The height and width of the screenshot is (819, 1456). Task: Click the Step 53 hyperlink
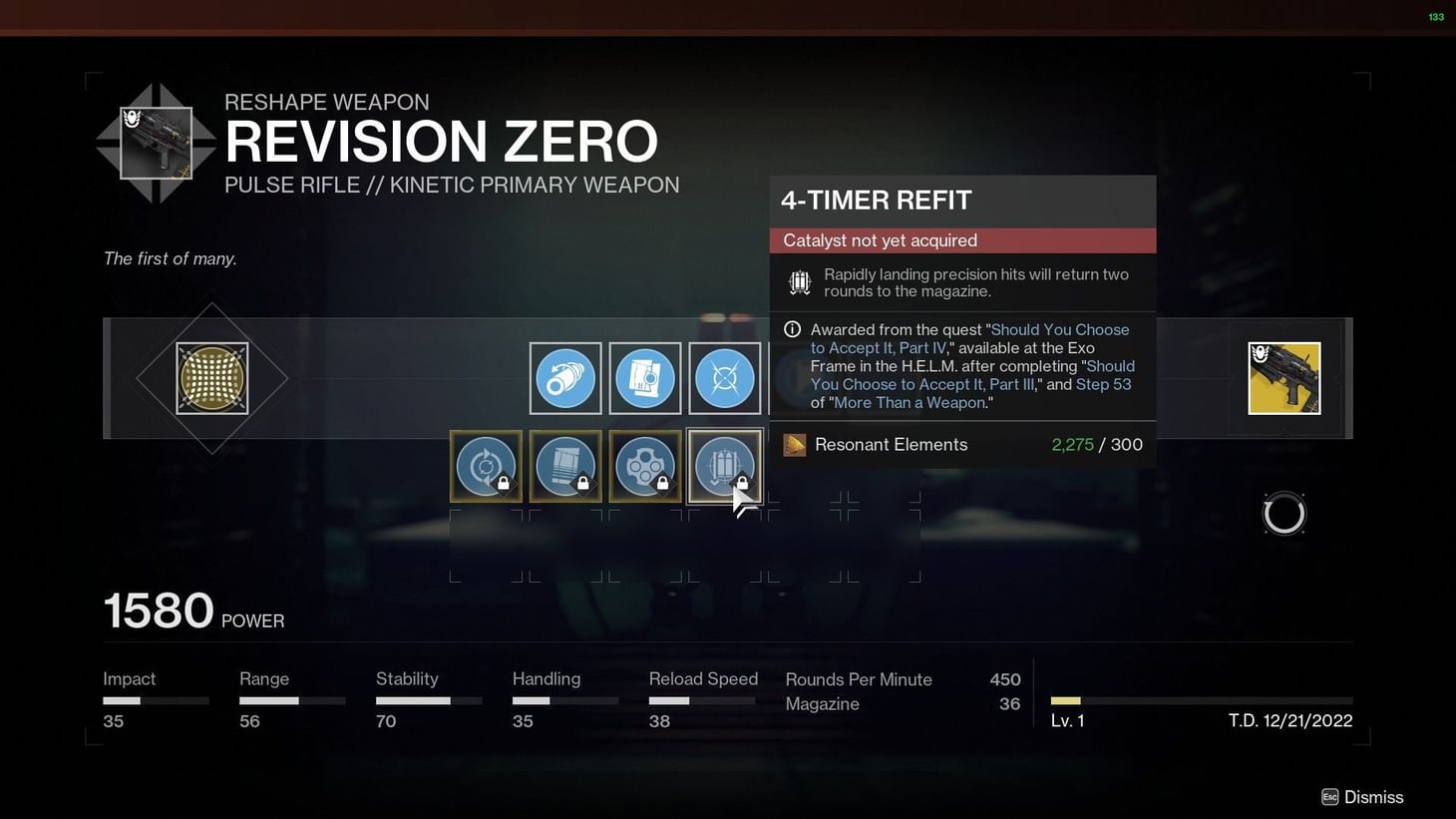(x=1103, y=384)
